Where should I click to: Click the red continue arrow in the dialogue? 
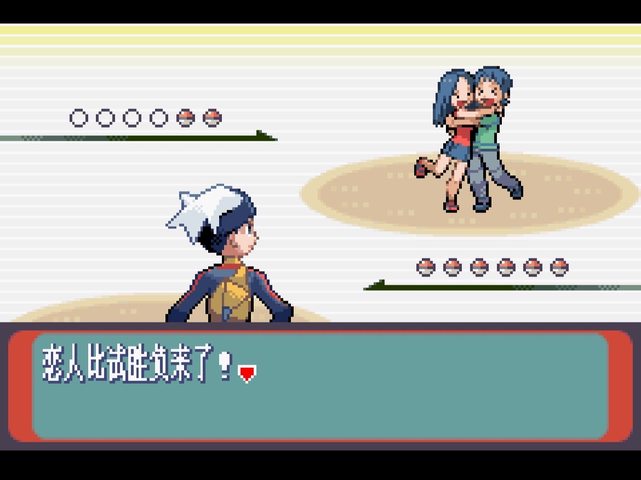click(x=247, y=373)
